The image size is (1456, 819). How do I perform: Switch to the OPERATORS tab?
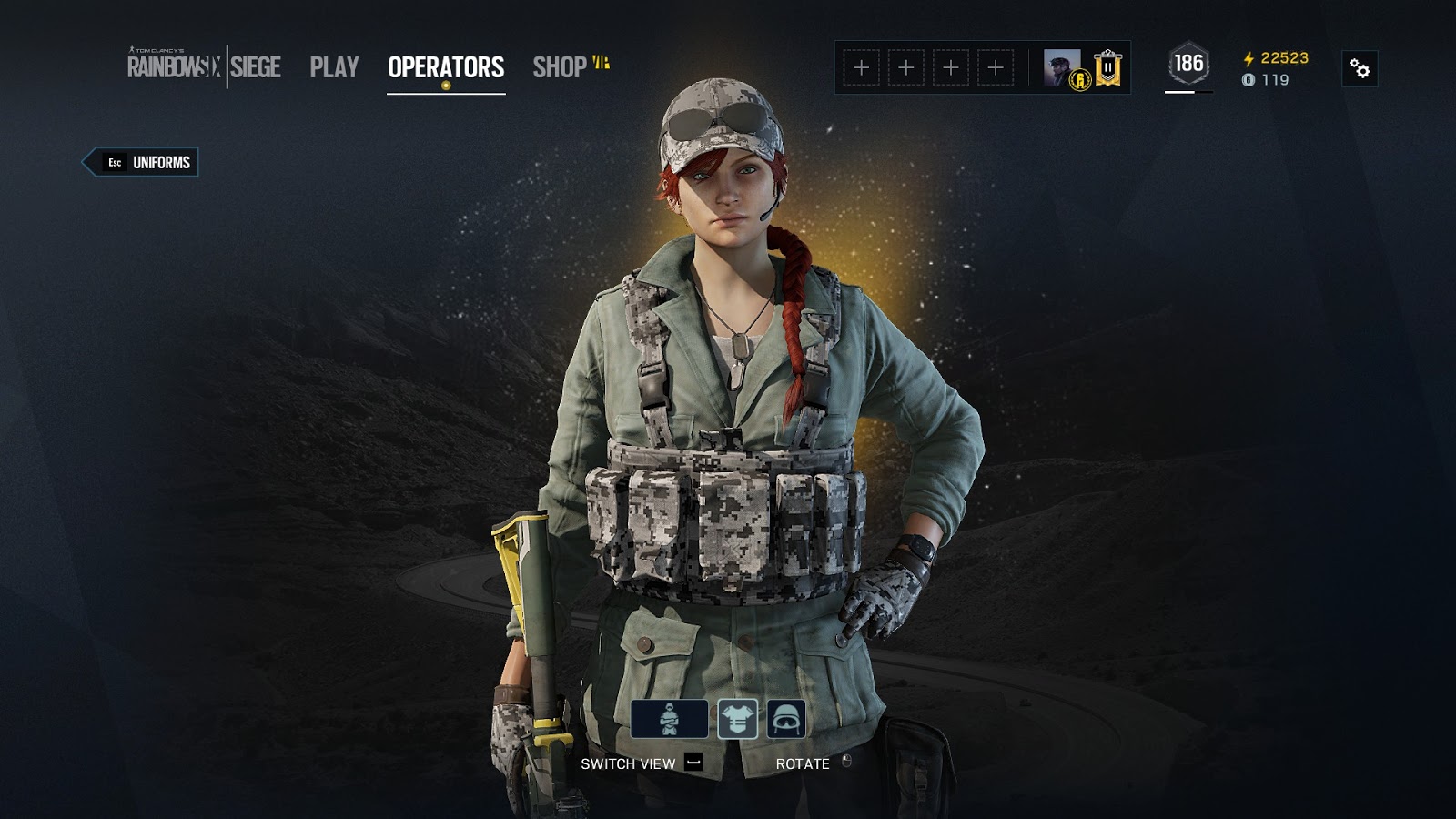445,66
